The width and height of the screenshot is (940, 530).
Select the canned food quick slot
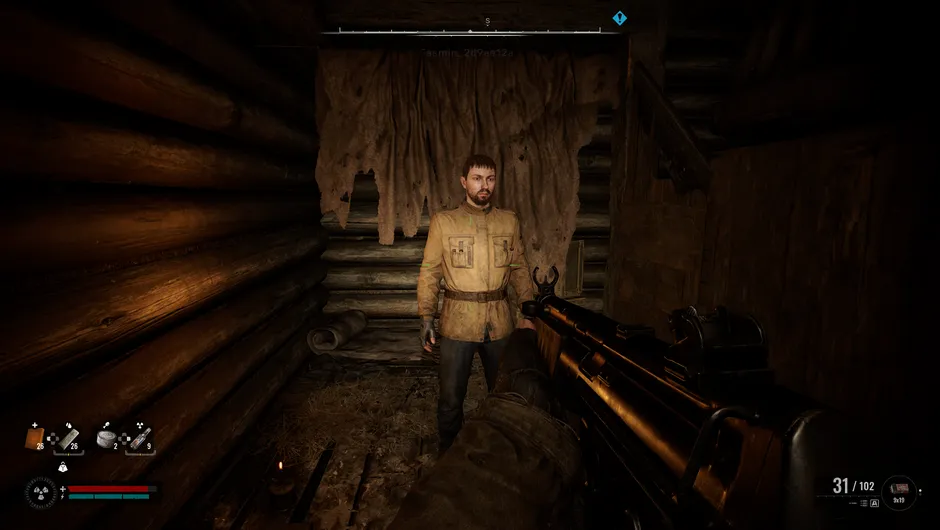point(106,437)
